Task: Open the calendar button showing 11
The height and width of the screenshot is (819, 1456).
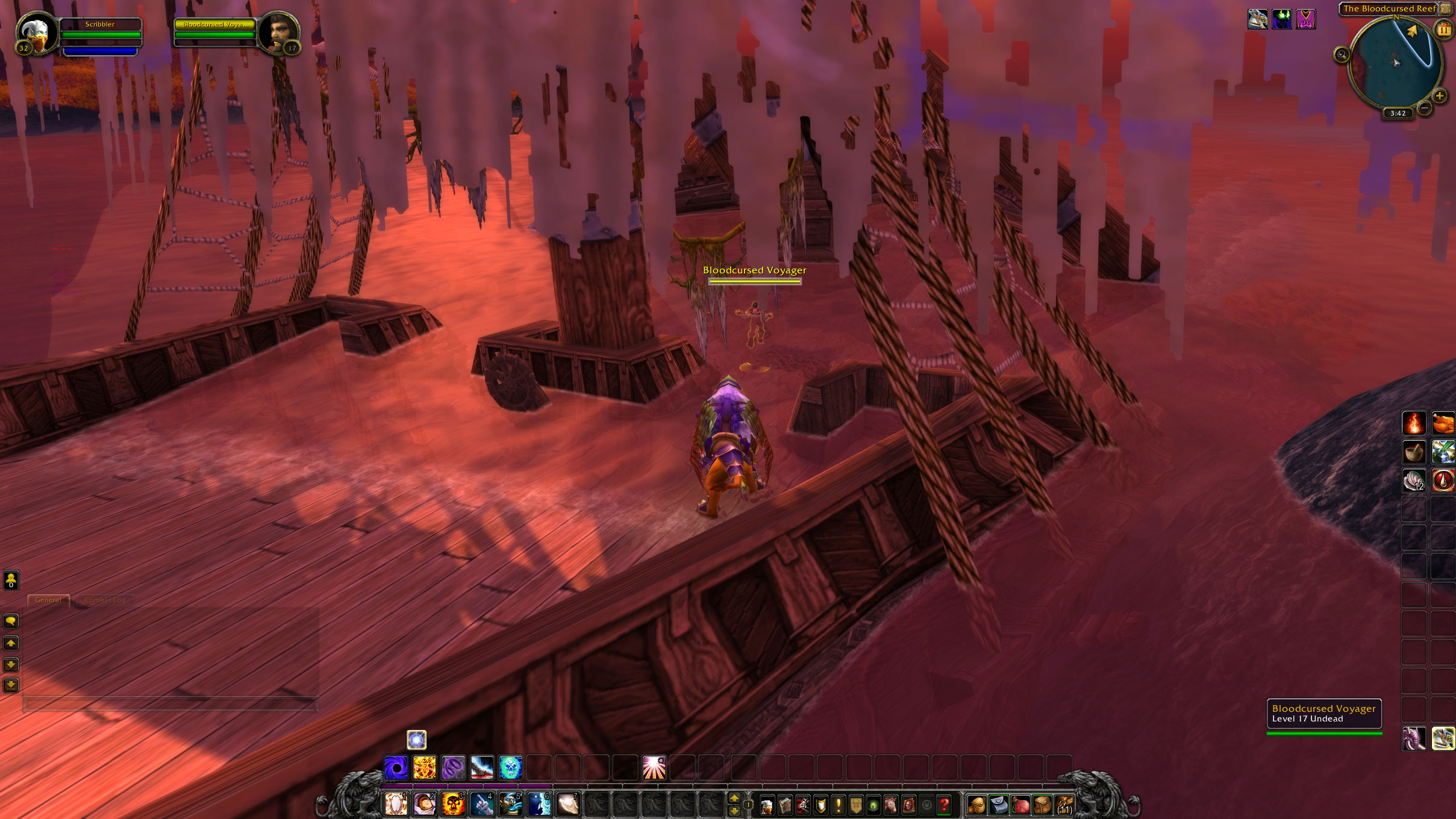Action: pyautogui.click(x=1443, y=29)
